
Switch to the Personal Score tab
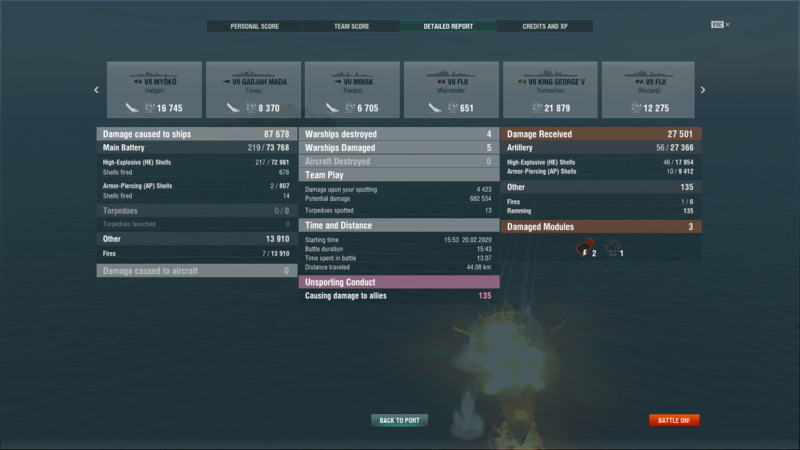(254, 26)
